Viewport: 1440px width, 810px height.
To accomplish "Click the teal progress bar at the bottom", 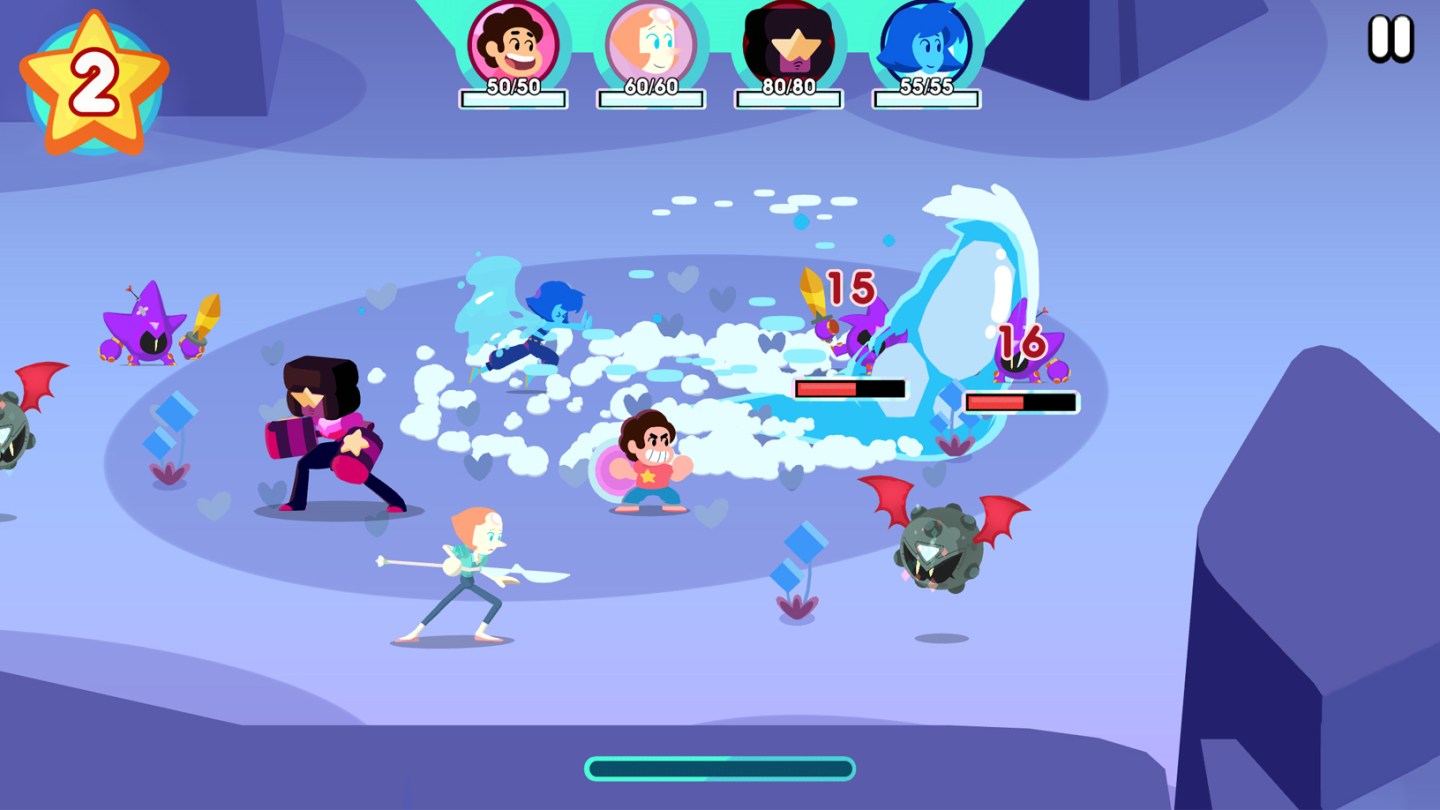I will [718, 769].
